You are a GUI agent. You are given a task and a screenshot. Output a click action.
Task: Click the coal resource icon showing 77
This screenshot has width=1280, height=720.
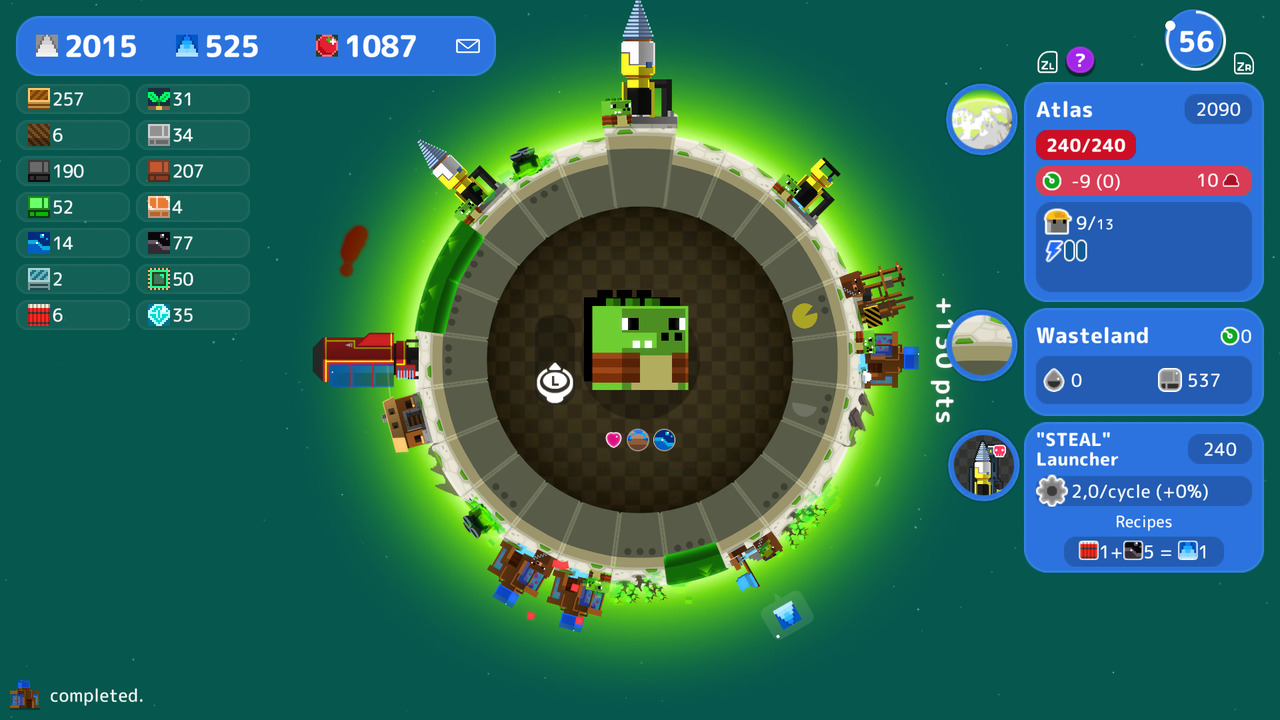tap(157, 243)
